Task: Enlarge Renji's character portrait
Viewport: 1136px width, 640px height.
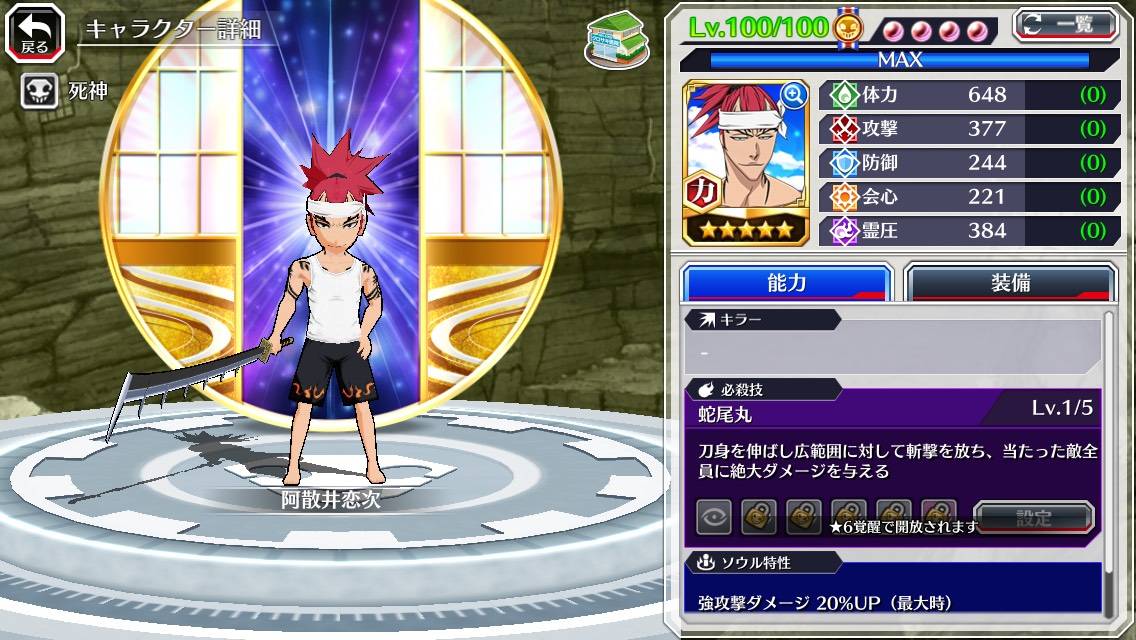Action: [794, 95]
